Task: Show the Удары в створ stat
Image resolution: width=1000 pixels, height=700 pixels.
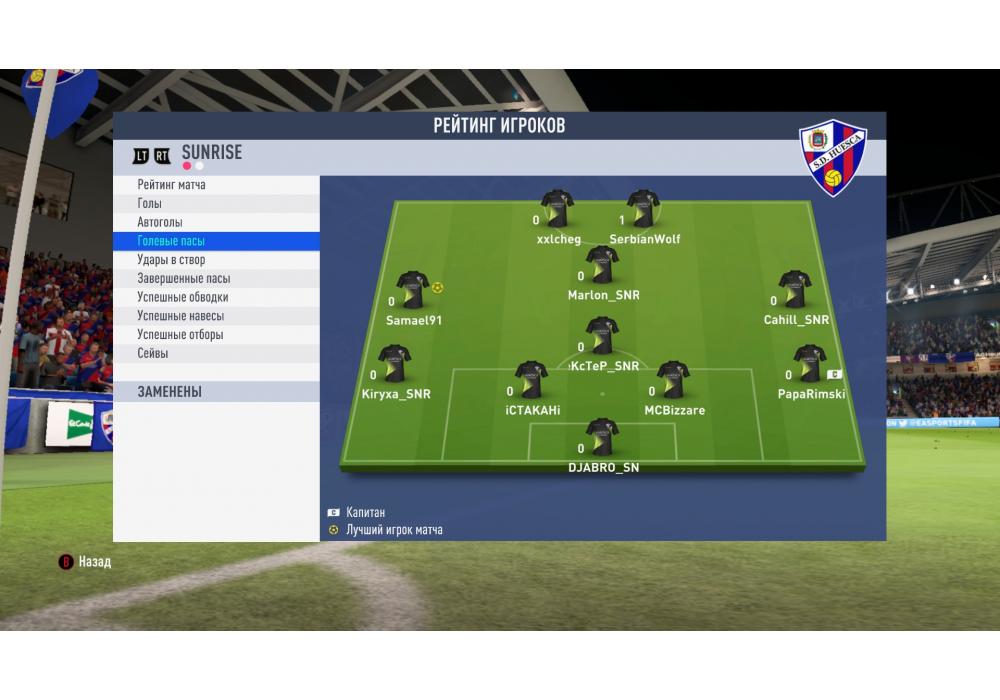Action: [x=216, y=260]
